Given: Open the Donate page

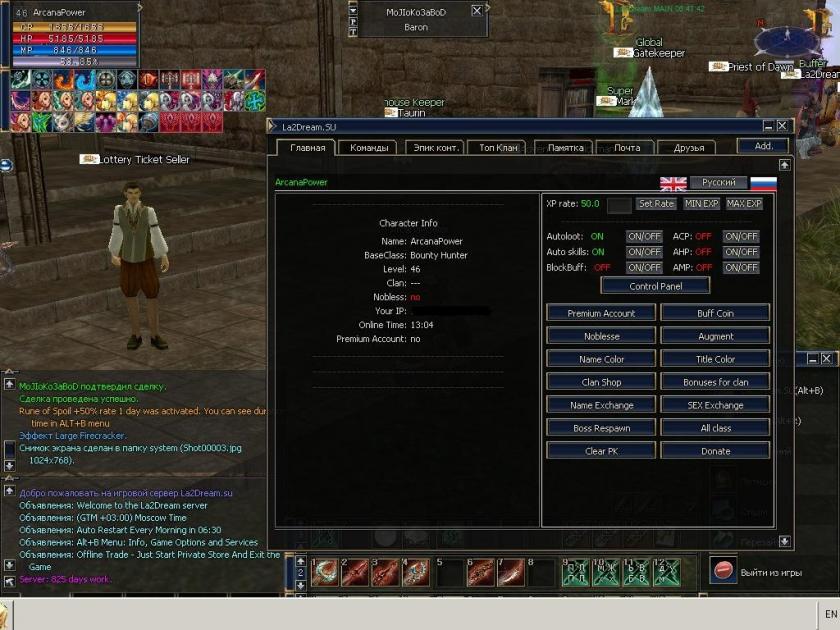Looking at the screenshot, I should [715, 451].
